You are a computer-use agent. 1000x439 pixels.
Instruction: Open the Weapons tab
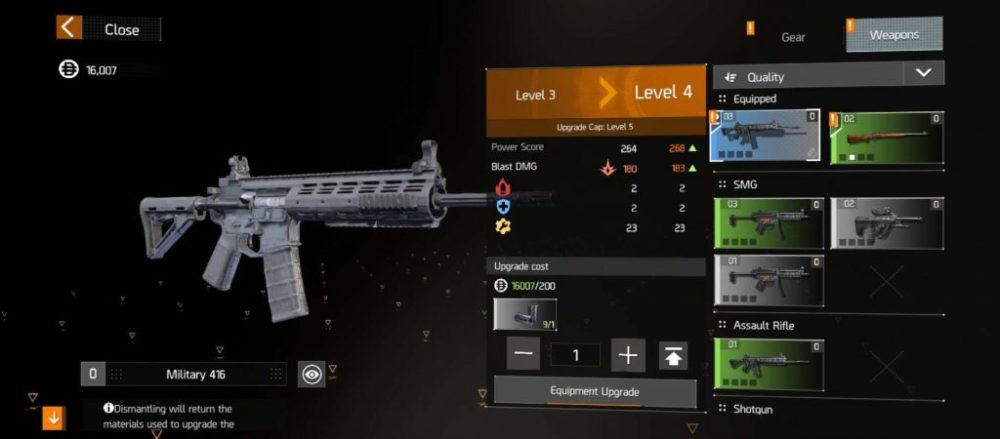(x=893, y=36)
